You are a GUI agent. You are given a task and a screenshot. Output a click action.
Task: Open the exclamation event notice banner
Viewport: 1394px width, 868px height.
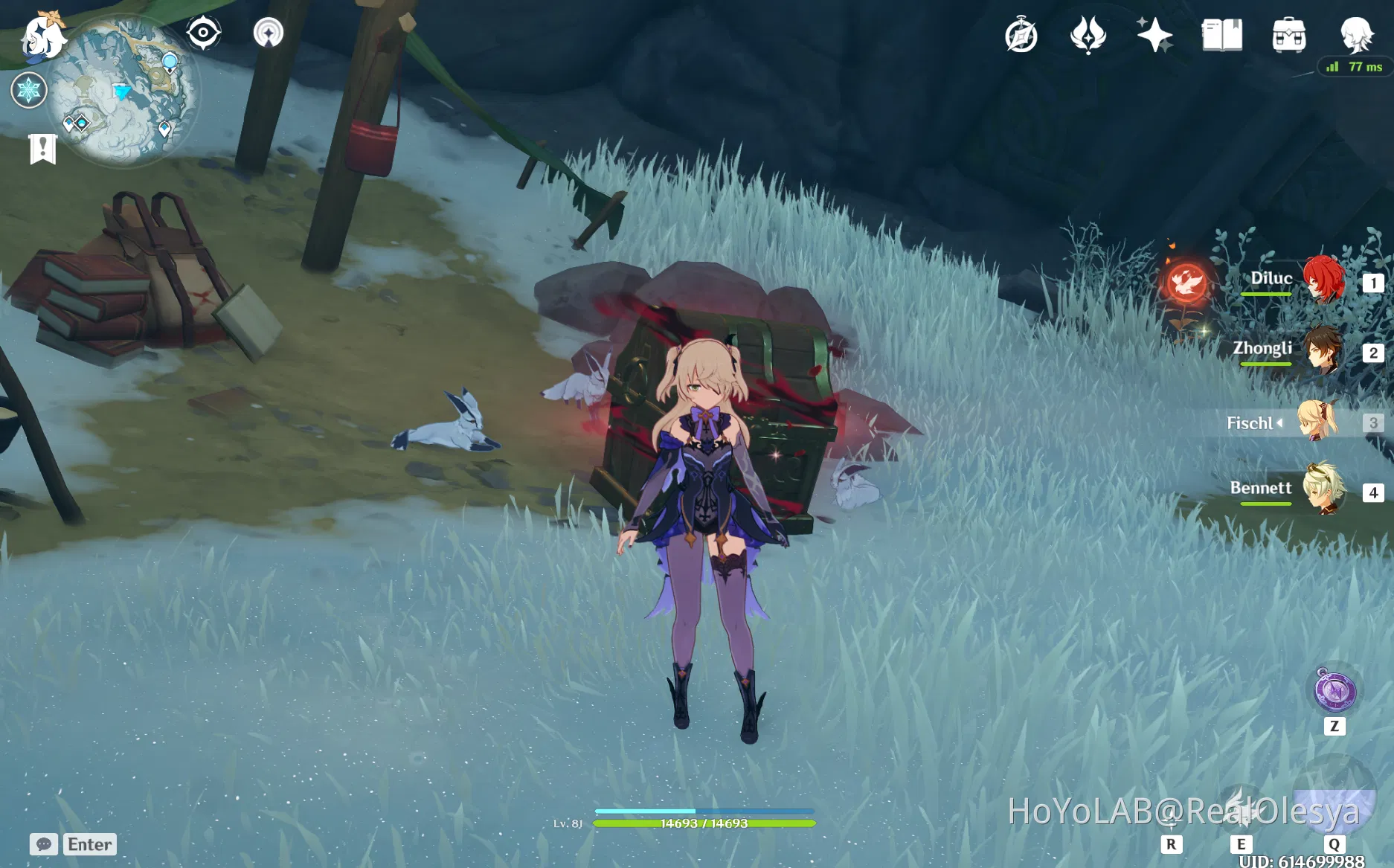pos(44,148)
